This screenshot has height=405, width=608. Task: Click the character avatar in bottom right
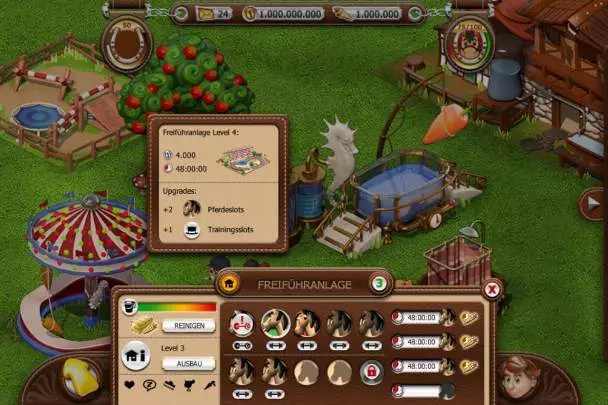[x=518, y=378]
